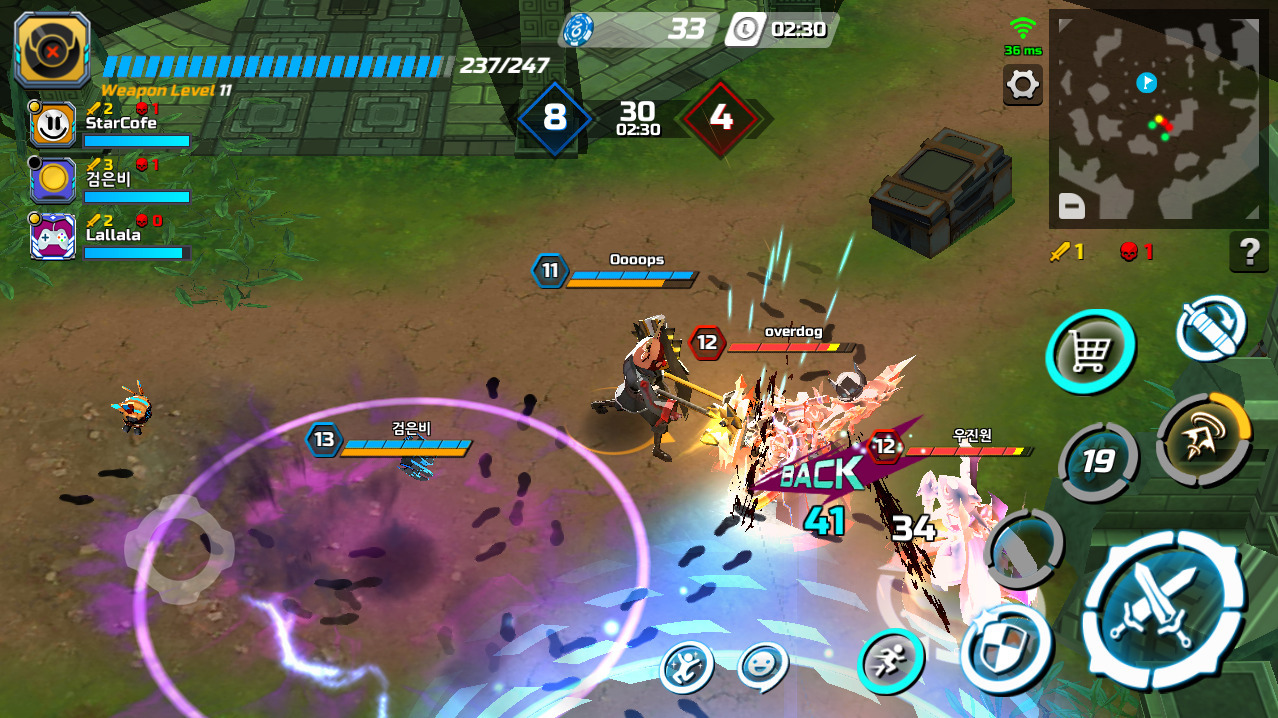The image size is (1278, 718).
Task: Select teammate StarCofe's portrait
Action: point(52,125)
